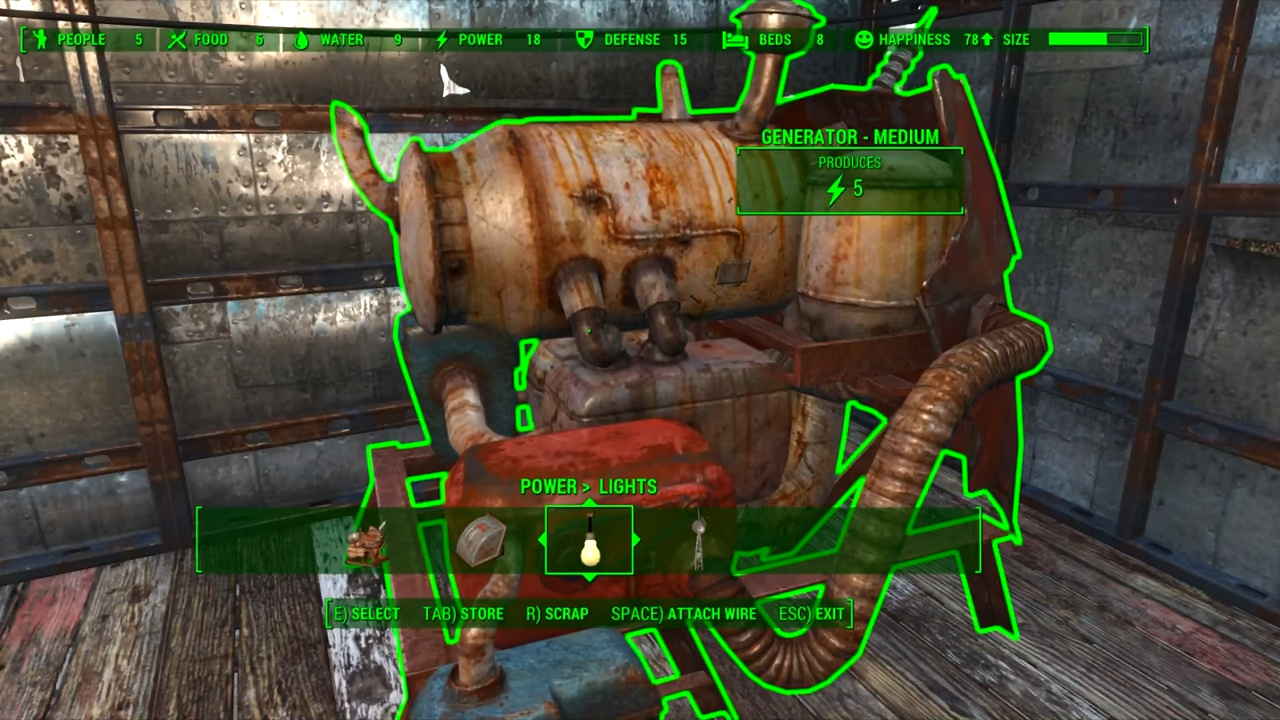Click the water droplet icon
The height and width of the screenshot is (720, 1280).
click(302, 39)
